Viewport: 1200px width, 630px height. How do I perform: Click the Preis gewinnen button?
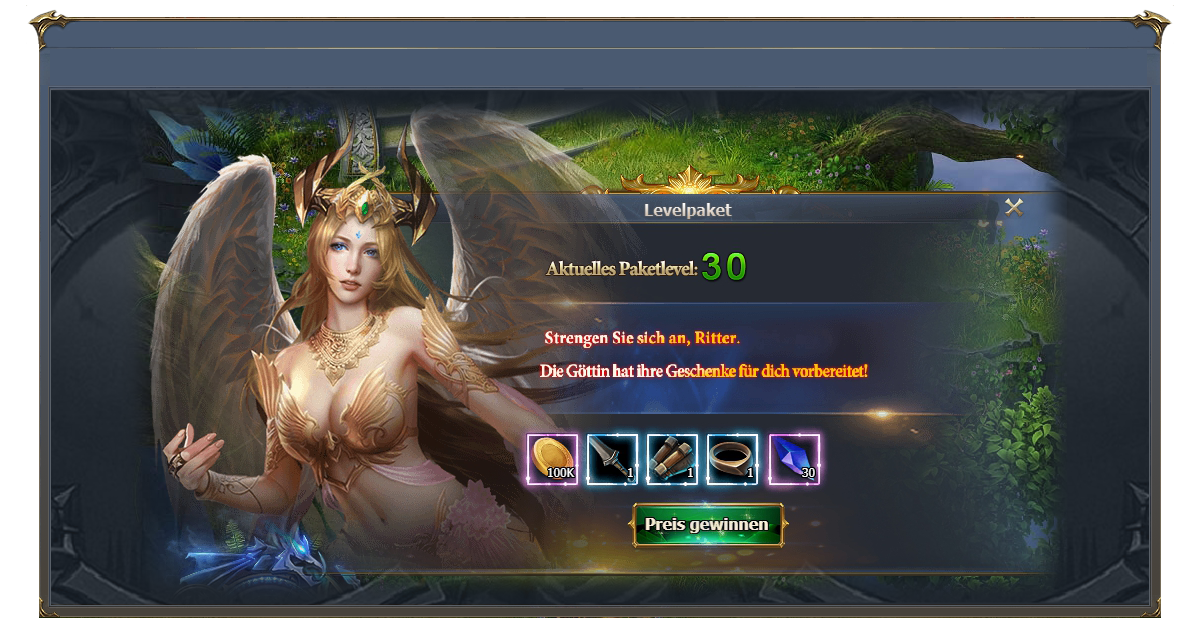(x=707, y=525)
